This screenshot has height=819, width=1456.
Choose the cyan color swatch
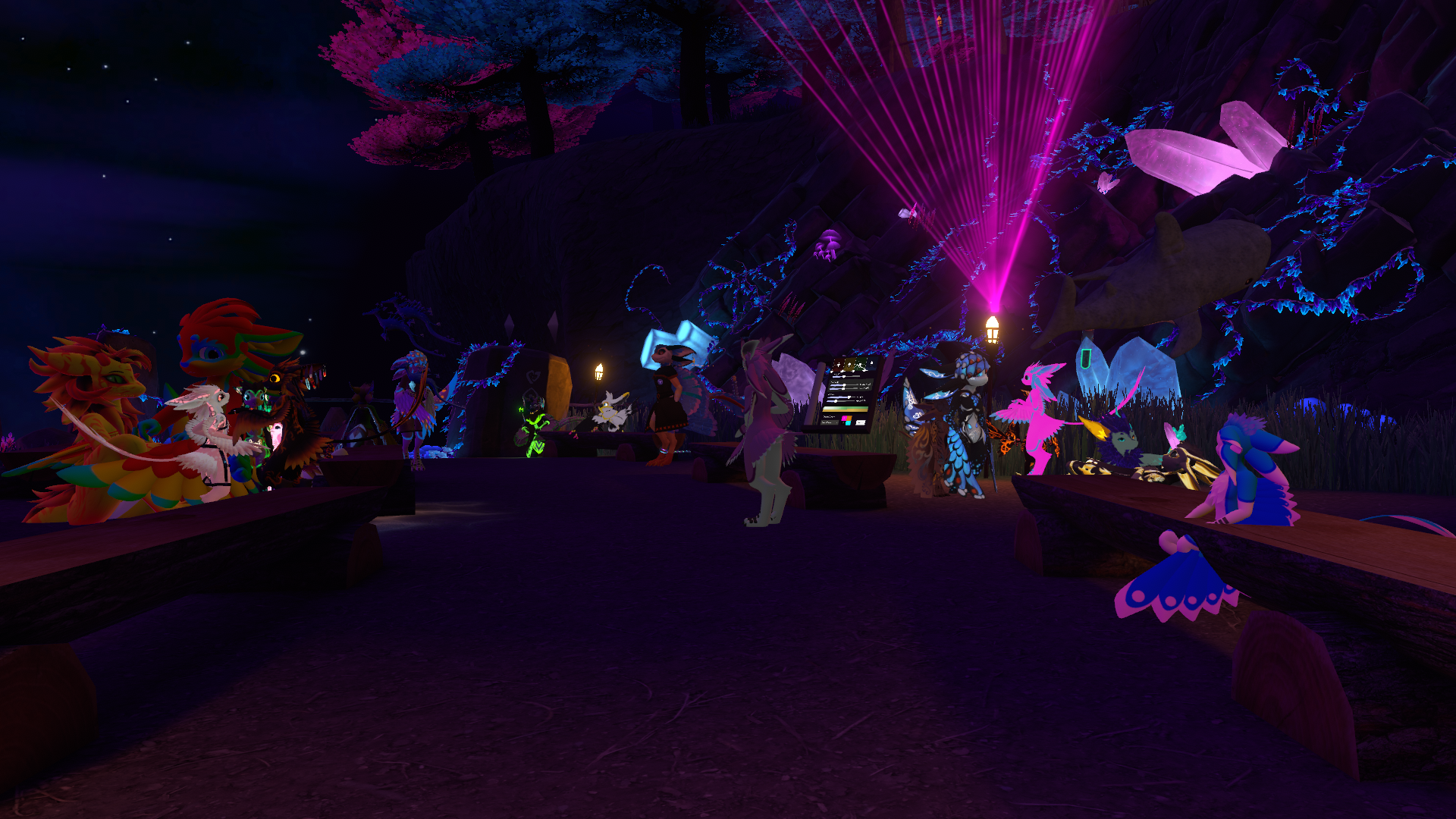[x=848, y=423]
